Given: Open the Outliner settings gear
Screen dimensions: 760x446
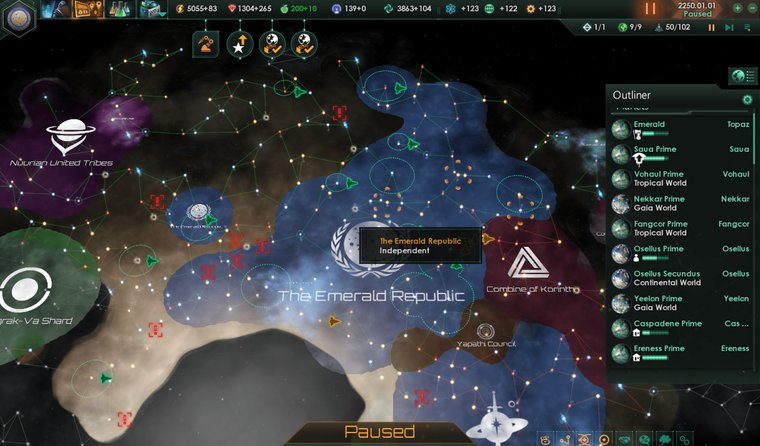Looking at the screenshot, I should pos(746,99).
